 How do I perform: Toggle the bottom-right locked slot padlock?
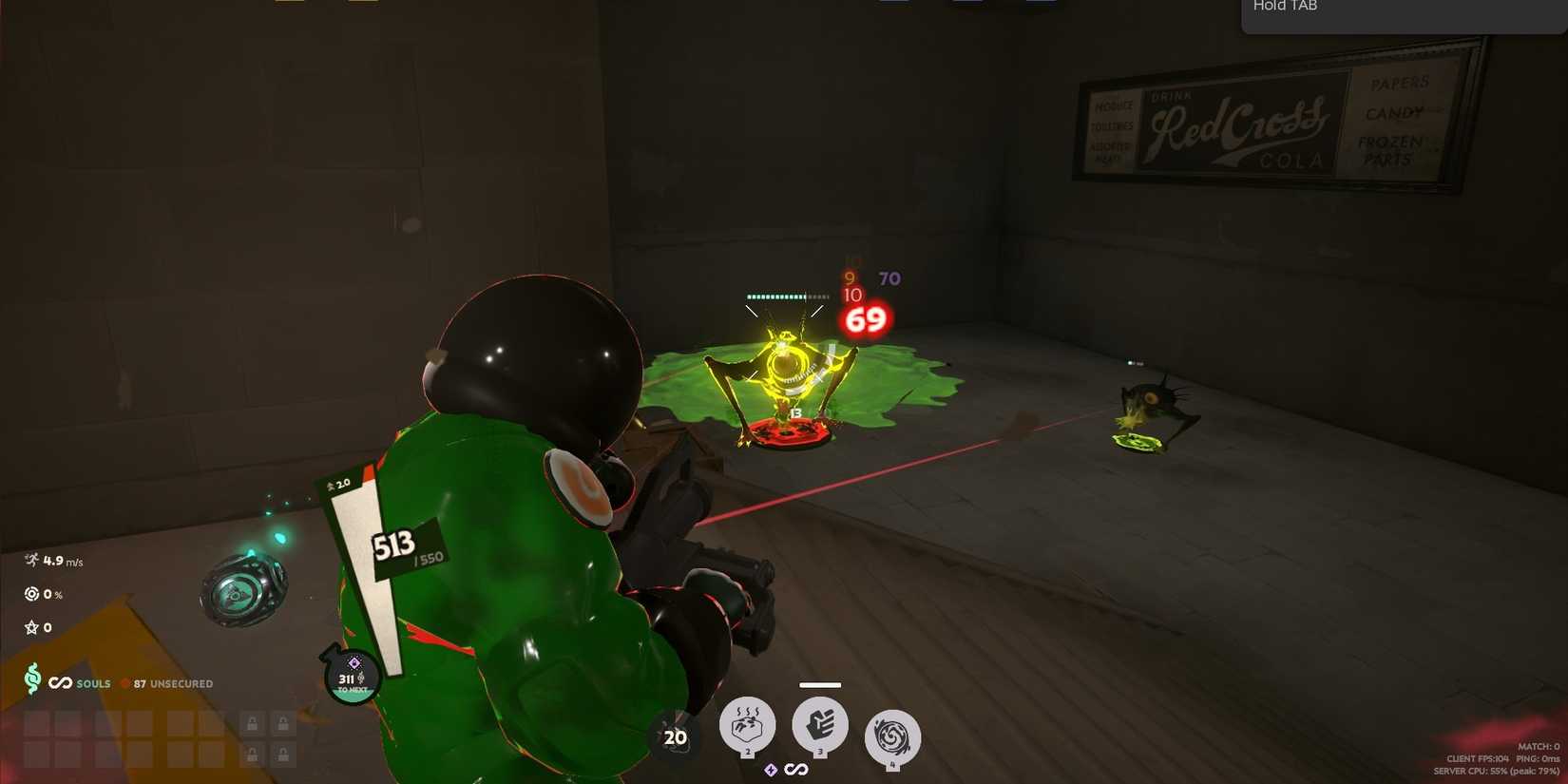[x=282, y=755]
